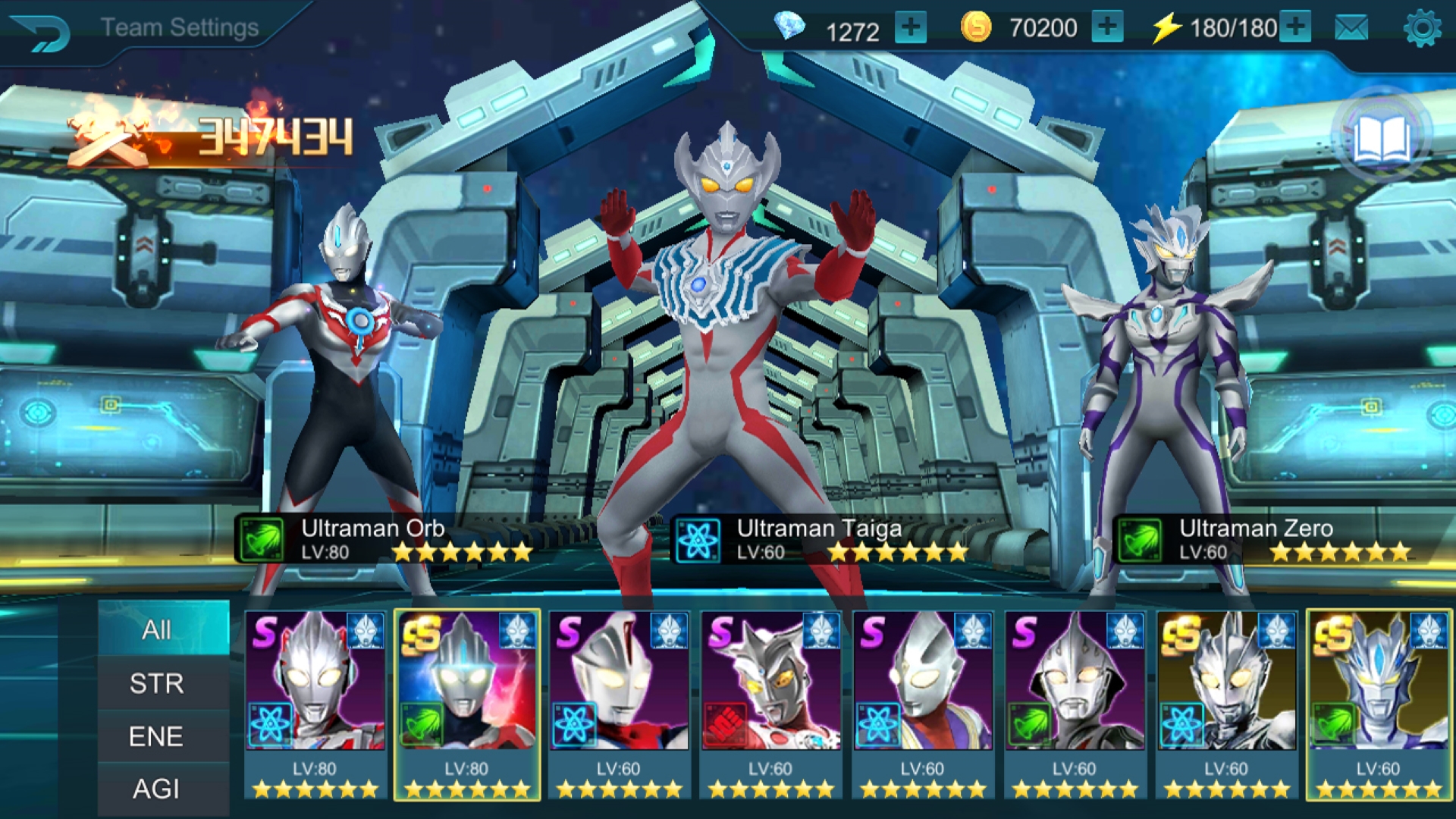
Task: Open the handbook book icon top right
Action: [x=1380, y=136]
